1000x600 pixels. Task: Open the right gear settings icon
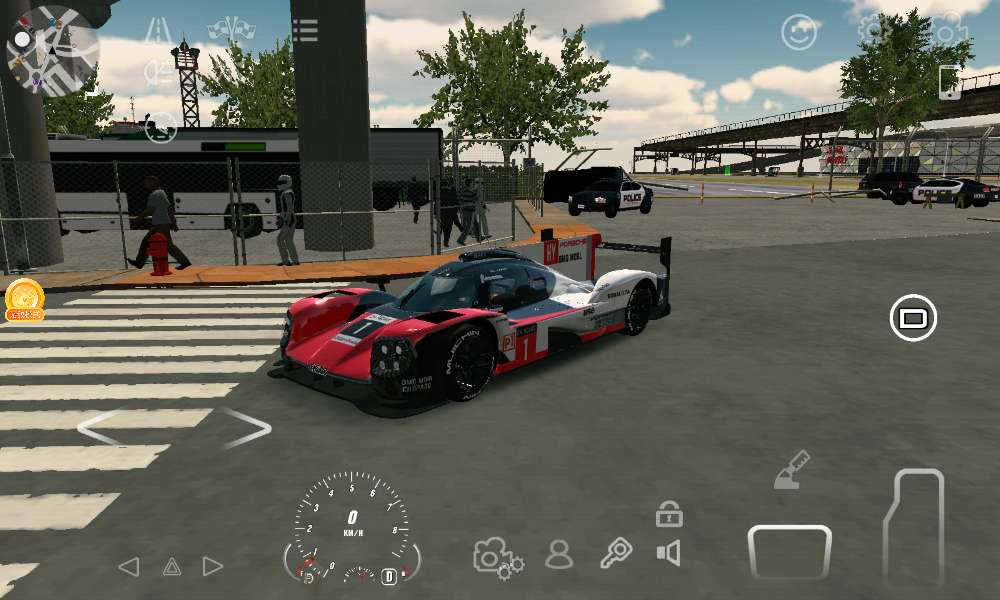(x=947, y=28)
